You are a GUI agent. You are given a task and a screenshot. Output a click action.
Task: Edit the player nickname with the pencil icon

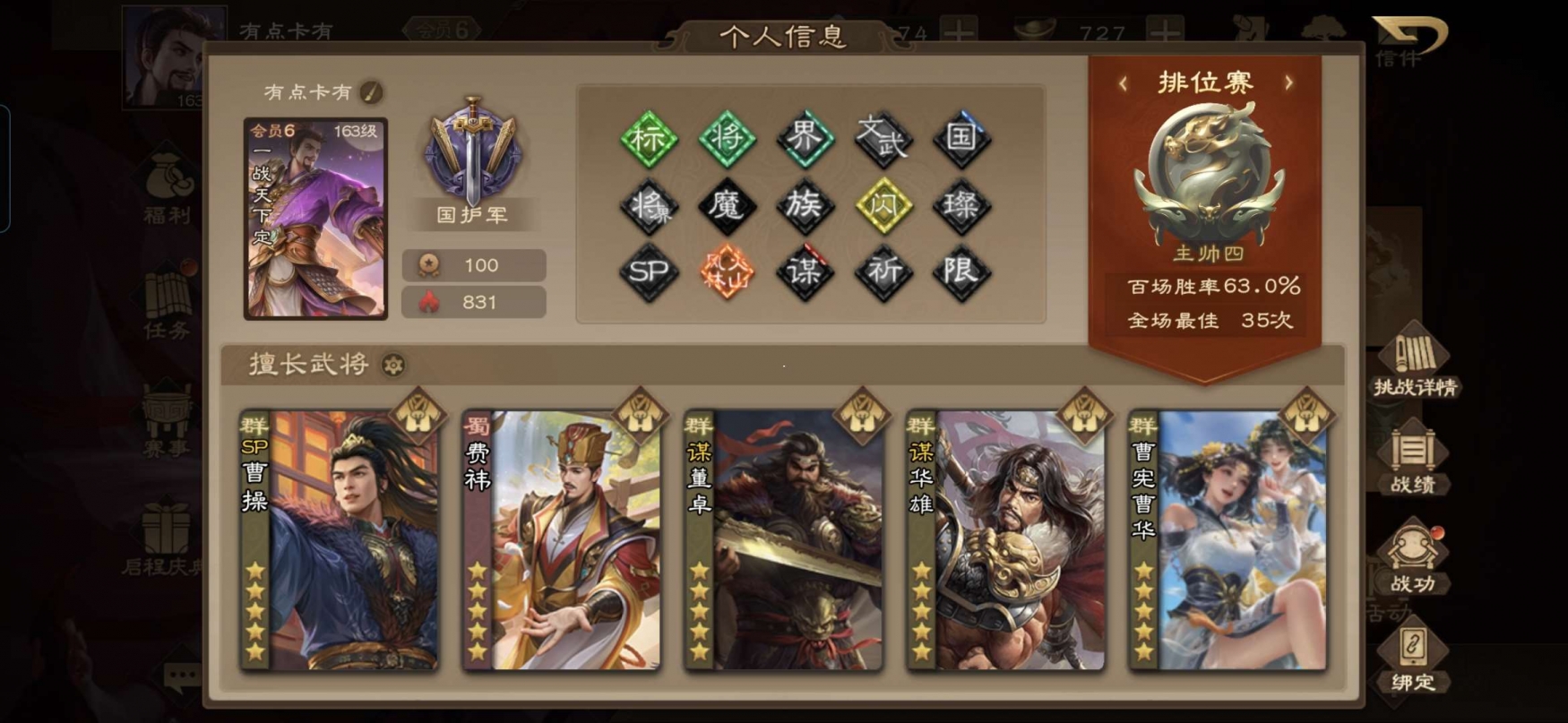tap(371, 91)
